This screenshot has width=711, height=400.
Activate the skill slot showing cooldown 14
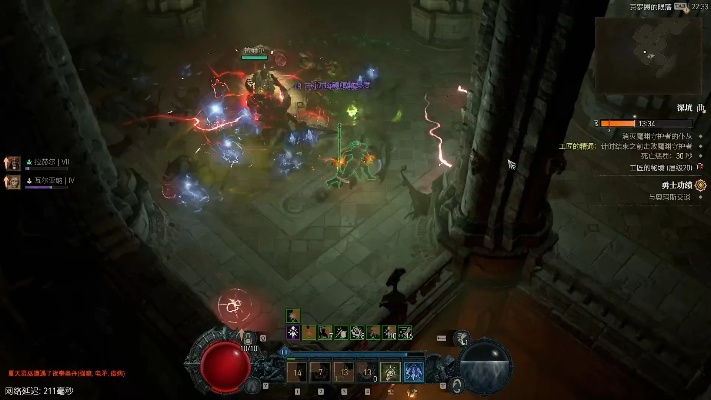tap(296, 372)
